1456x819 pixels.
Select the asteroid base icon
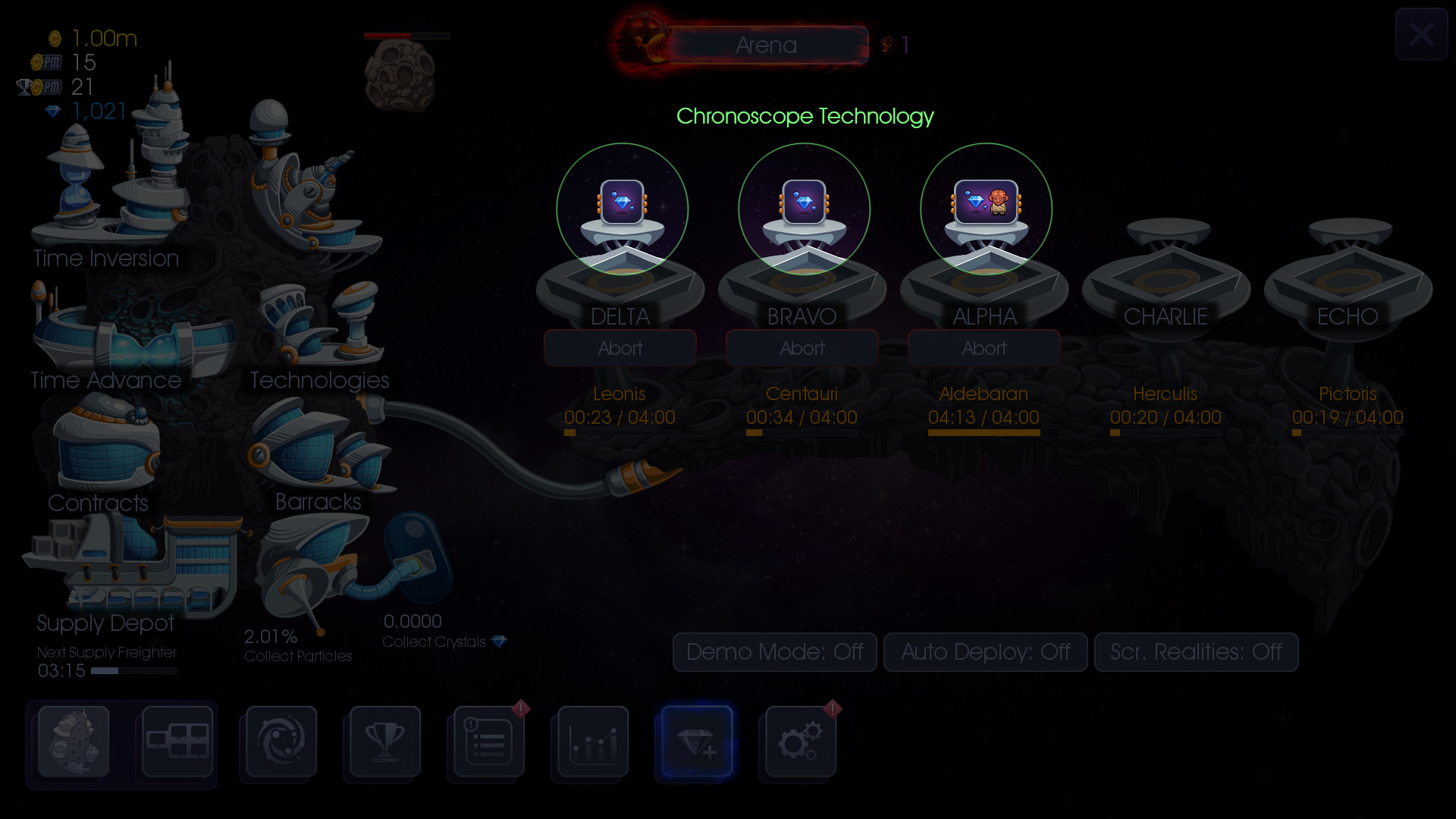coord(72,743)
